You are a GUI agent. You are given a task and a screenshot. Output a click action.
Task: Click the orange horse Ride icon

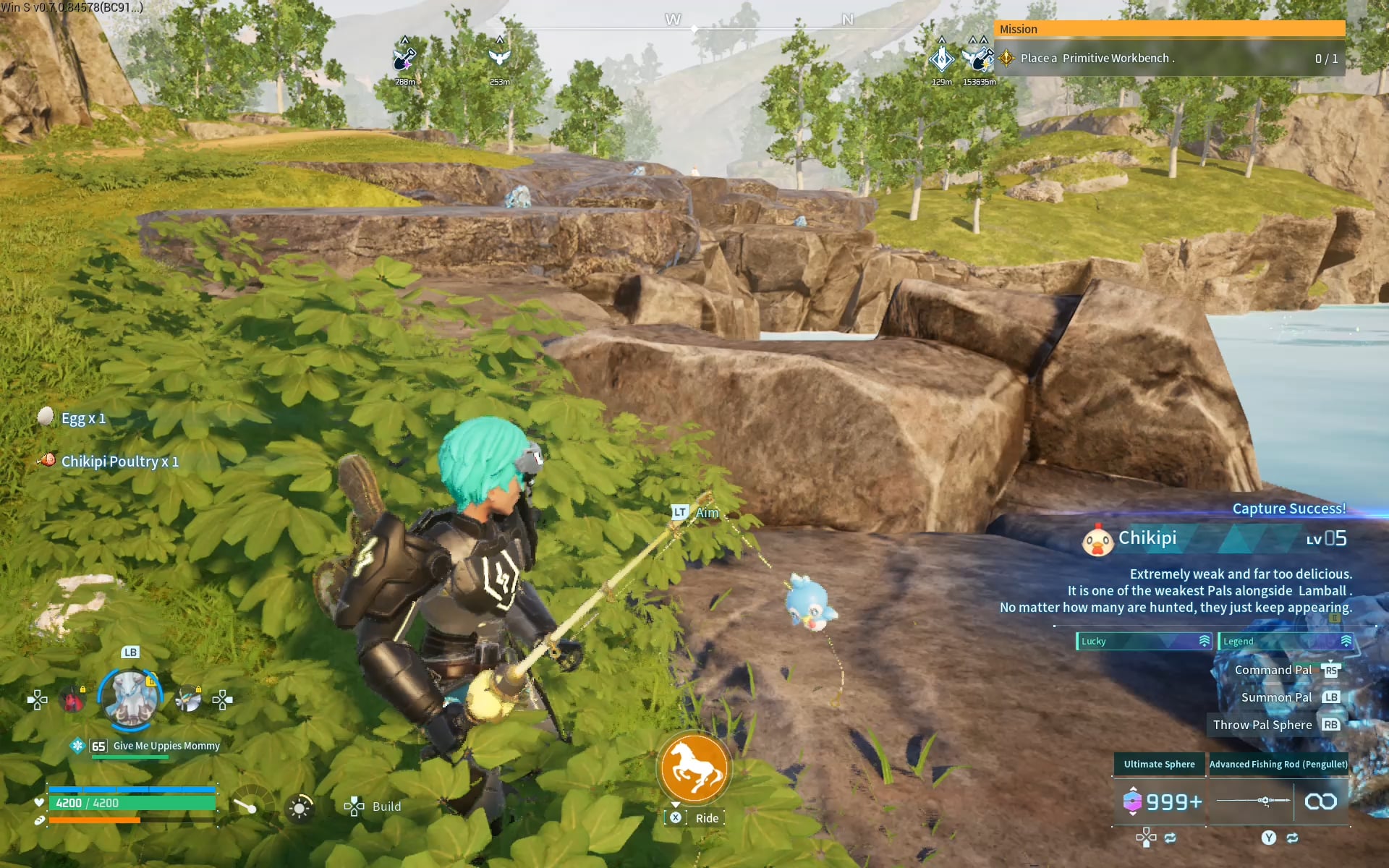[x=694, y=768]
